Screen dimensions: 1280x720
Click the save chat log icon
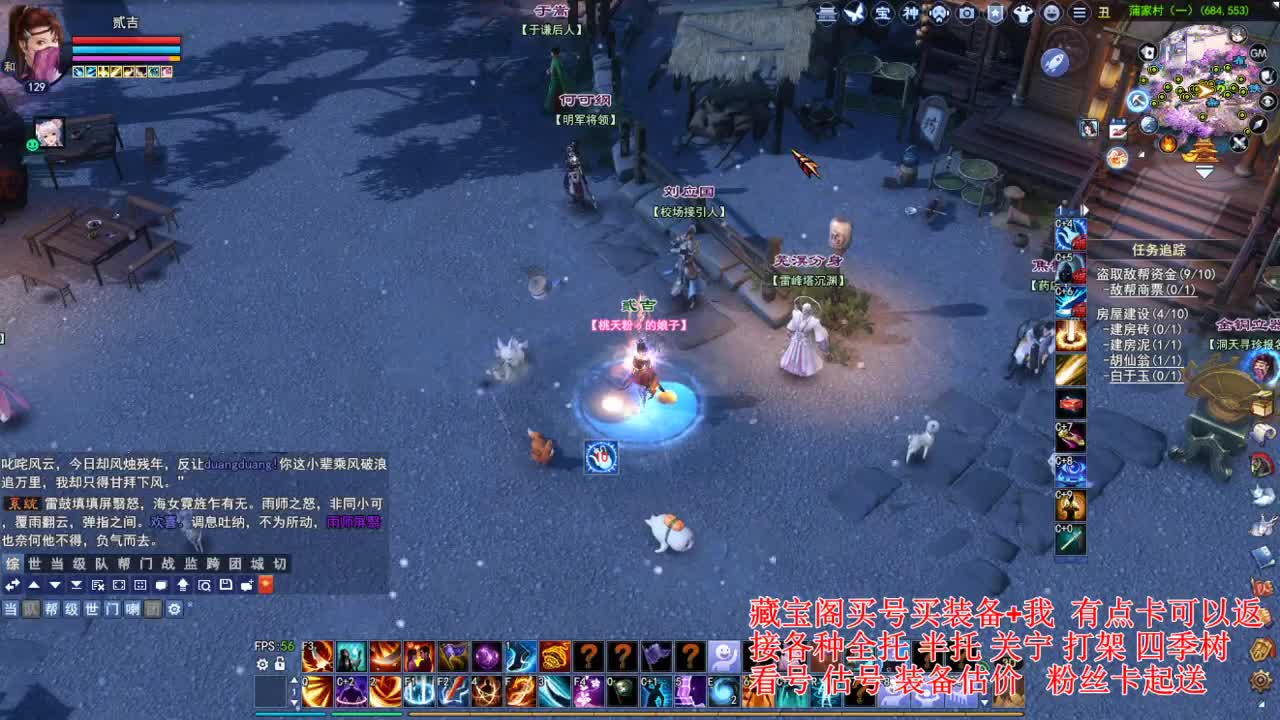(x=226, y=585)
